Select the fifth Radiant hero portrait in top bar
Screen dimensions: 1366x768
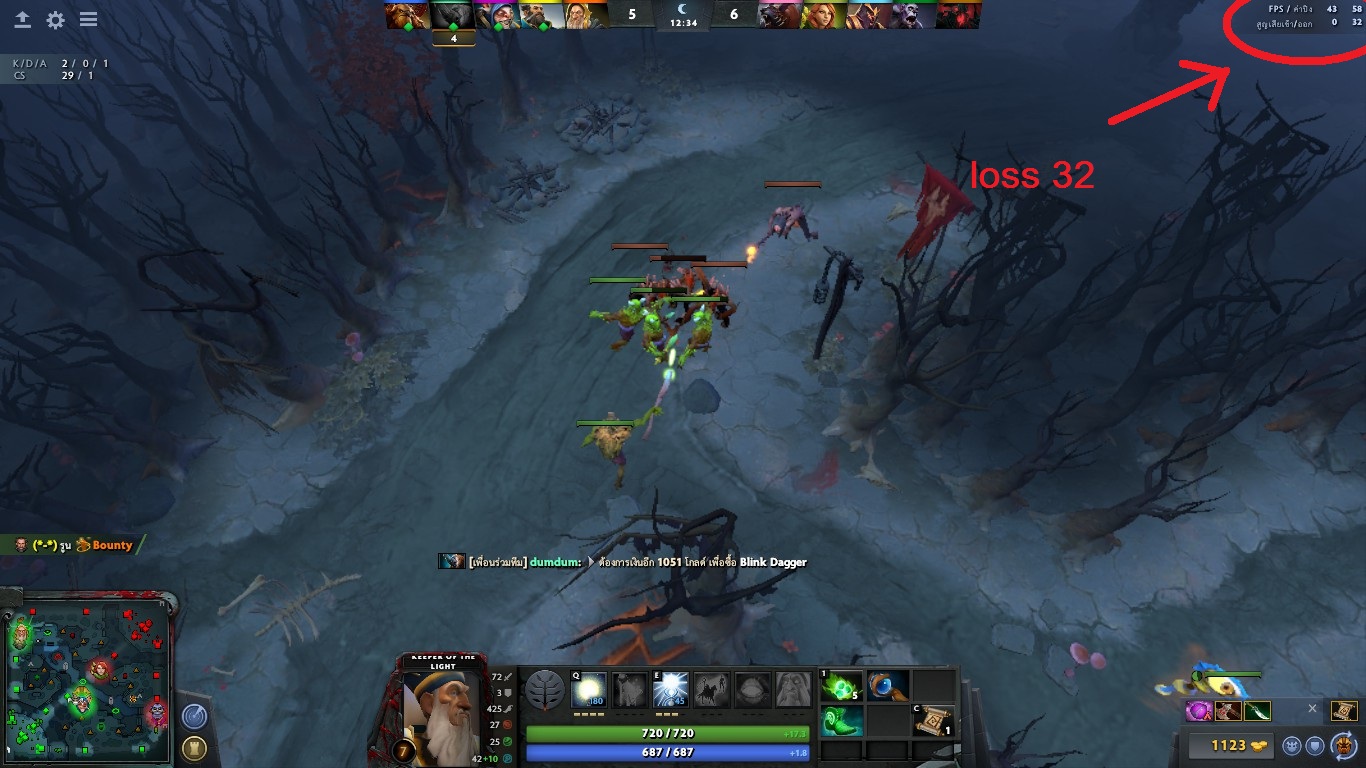[585, 15]
